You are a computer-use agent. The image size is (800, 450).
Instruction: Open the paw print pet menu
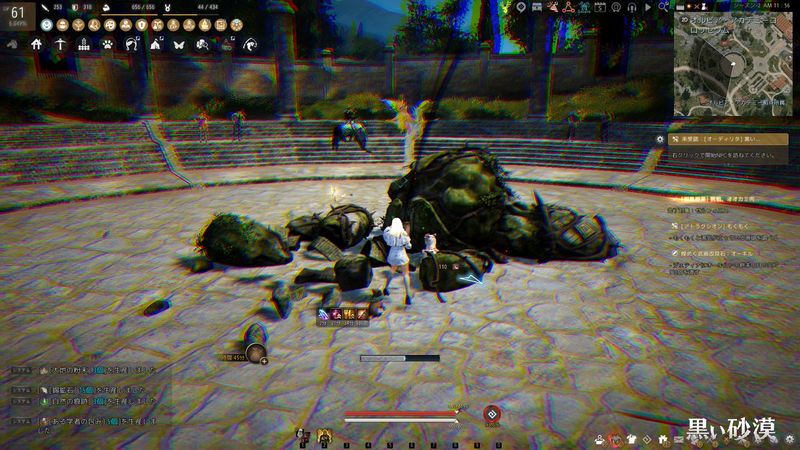[x=108, y=45]
